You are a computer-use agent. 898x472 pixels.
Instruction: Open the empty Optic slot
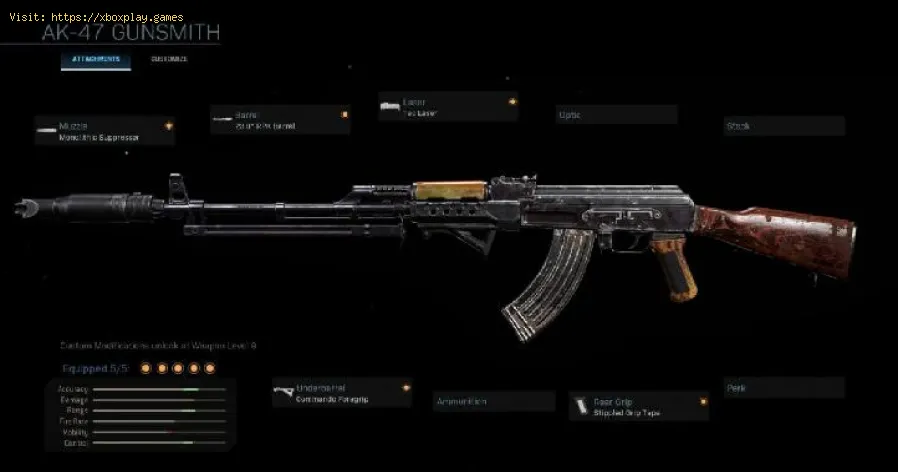pyautogui.click(x=615, y=115)
